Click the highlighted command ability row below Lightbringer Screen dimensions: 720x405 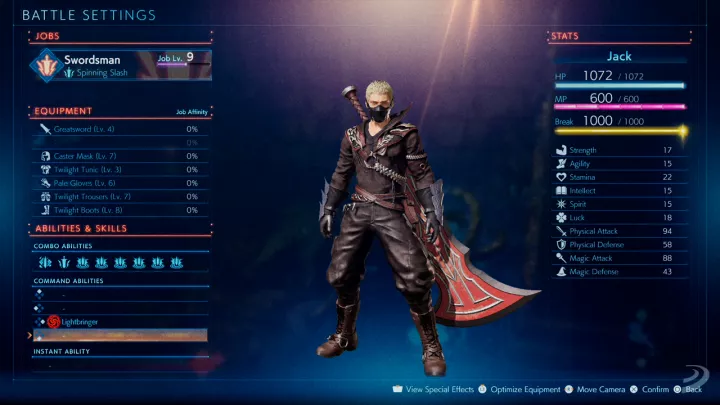[120, 336]
